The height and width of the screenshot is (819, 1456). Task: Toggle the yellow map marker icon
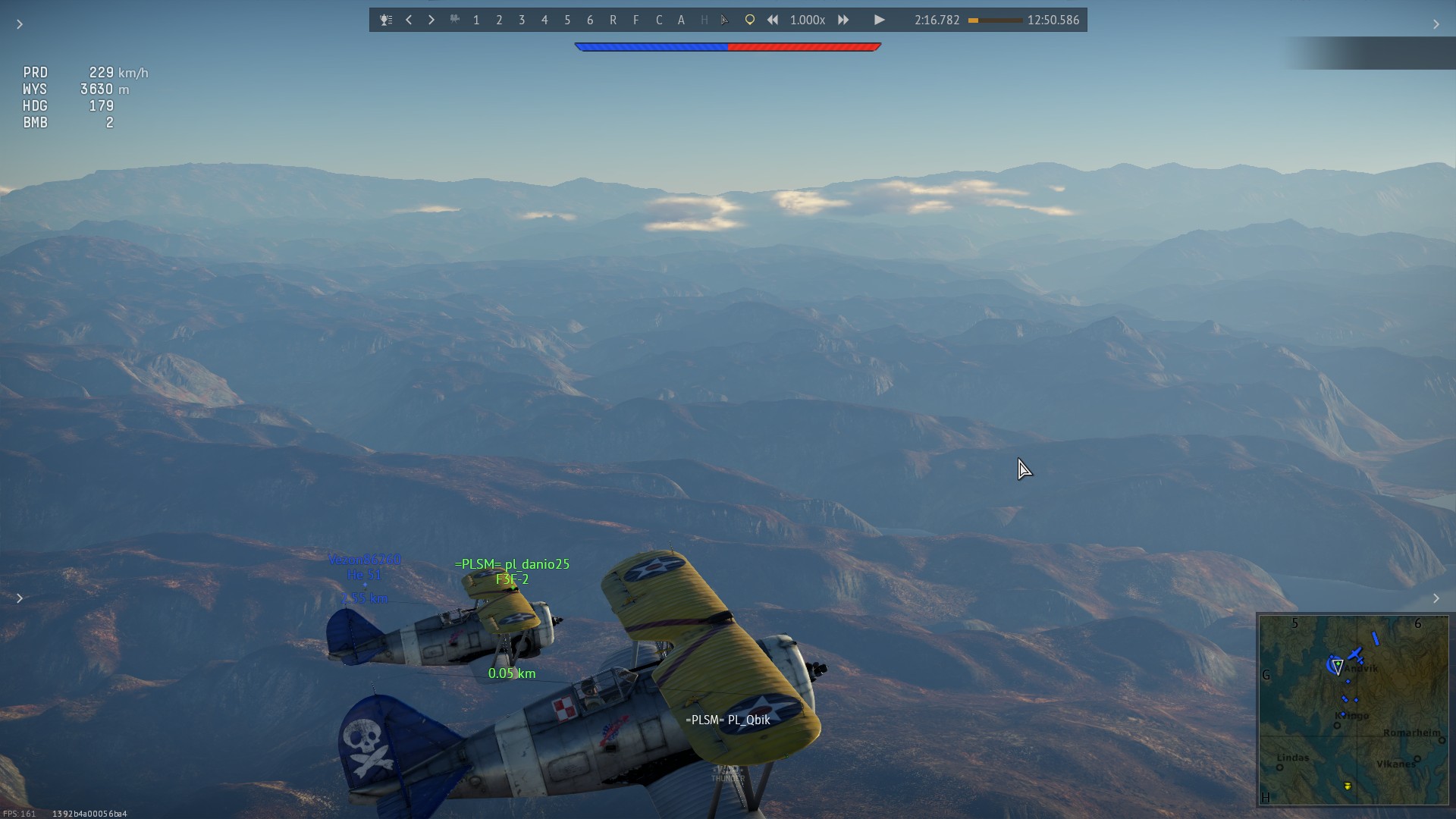tap(749, 20)
